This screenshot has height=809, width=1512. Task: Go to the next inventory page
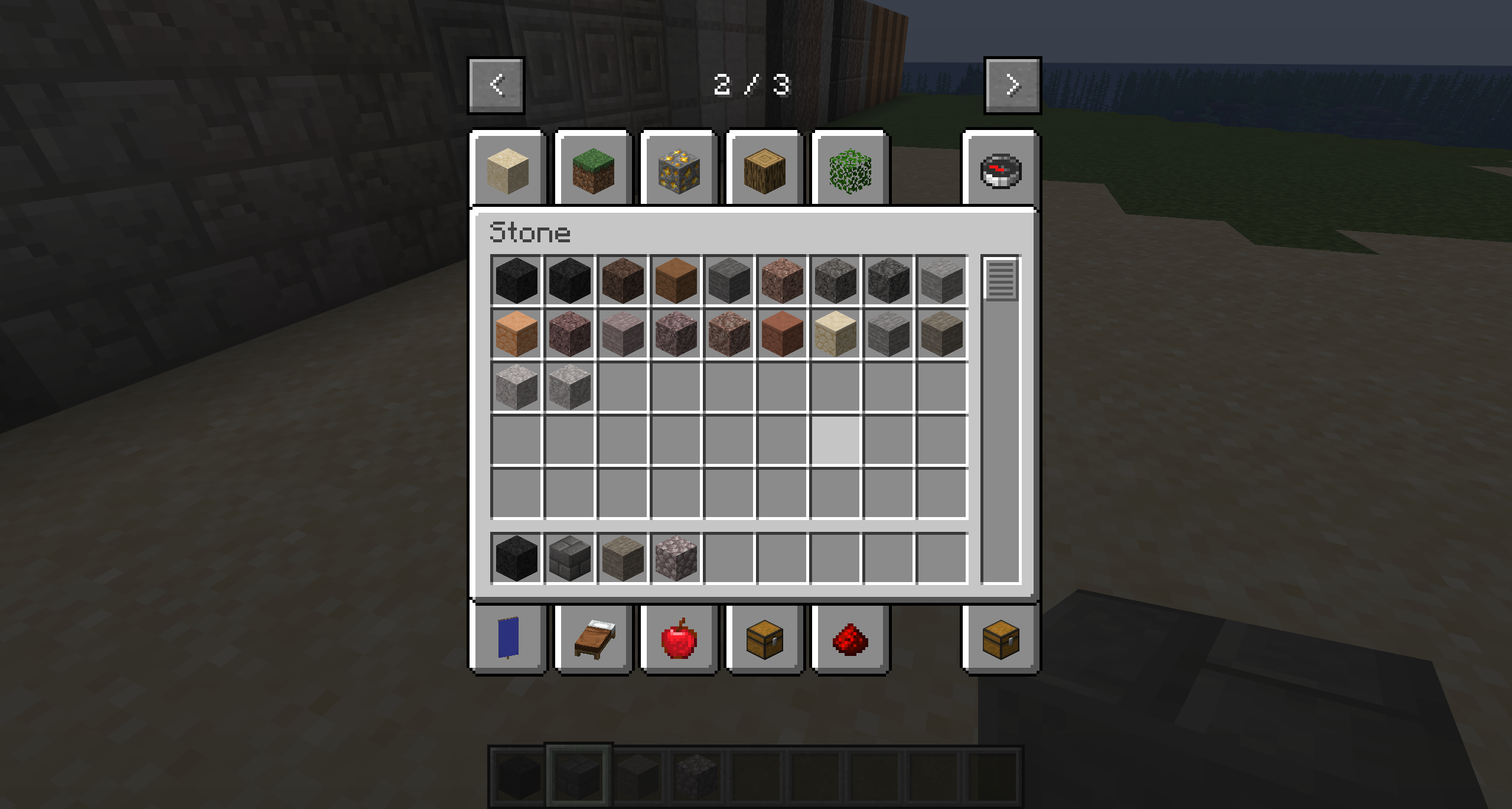pos(1012,84)
